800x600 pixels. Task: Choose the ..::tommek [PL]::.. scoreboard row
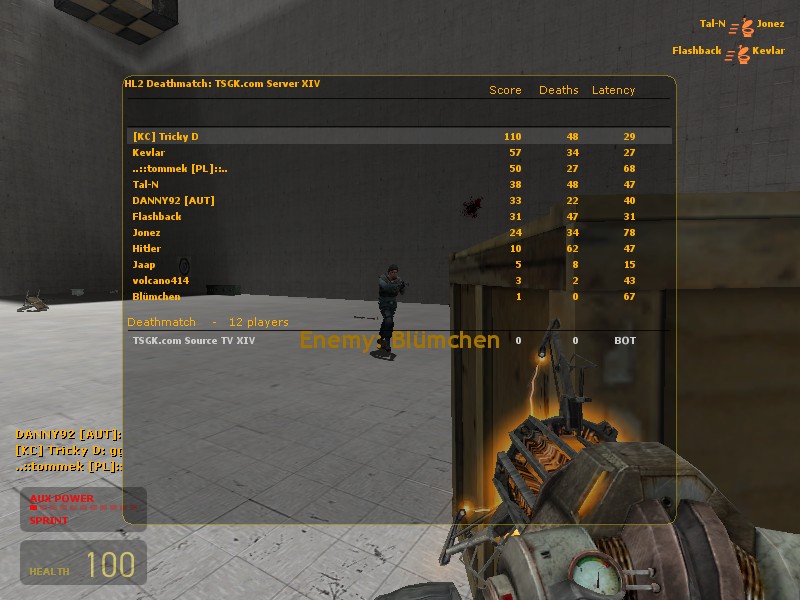tap(398, 168)
